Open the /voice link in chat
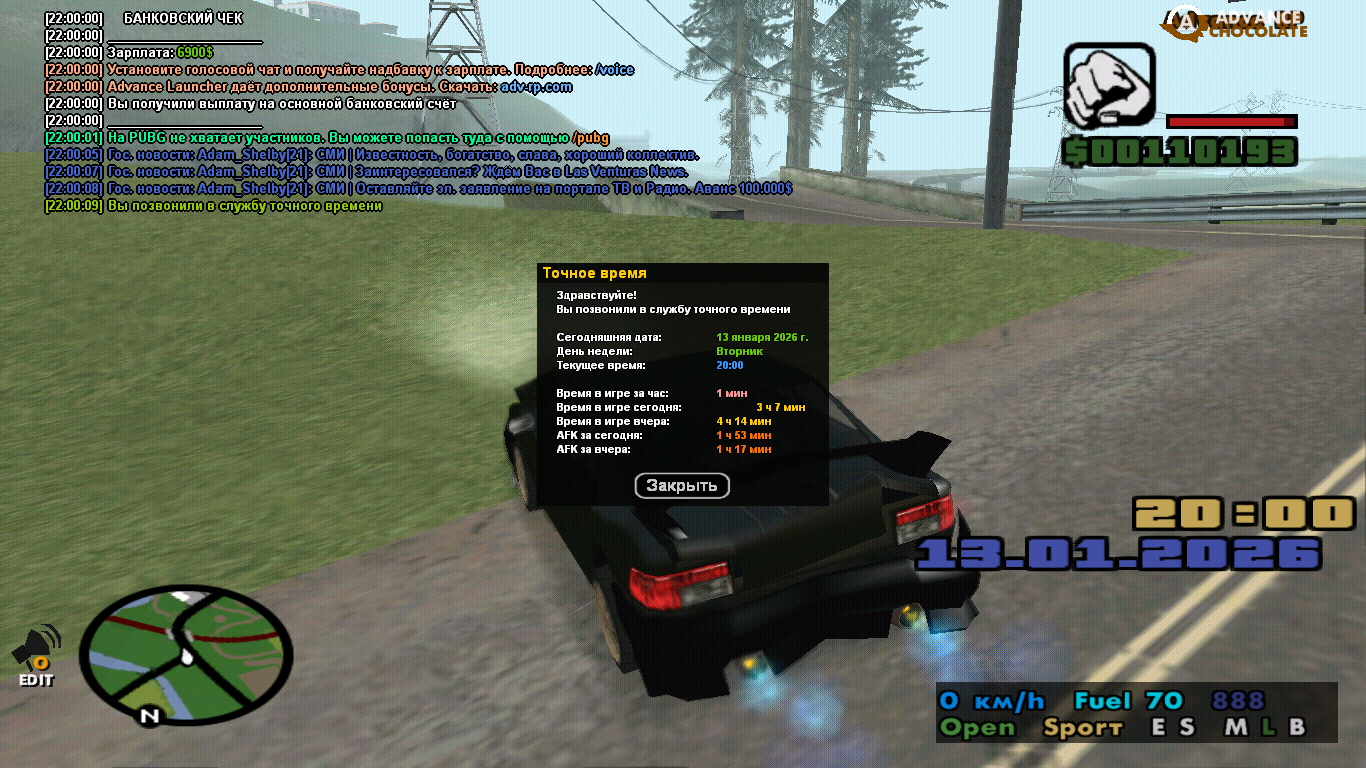The width and height of the screenshot is (1366, 768). [614, 70]
